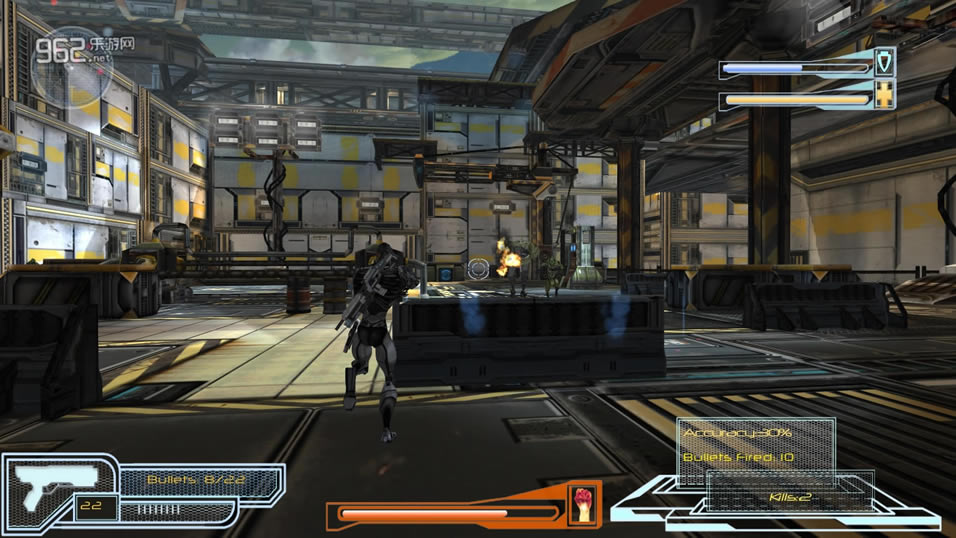Click the shield icon

(x=884, y=65)
